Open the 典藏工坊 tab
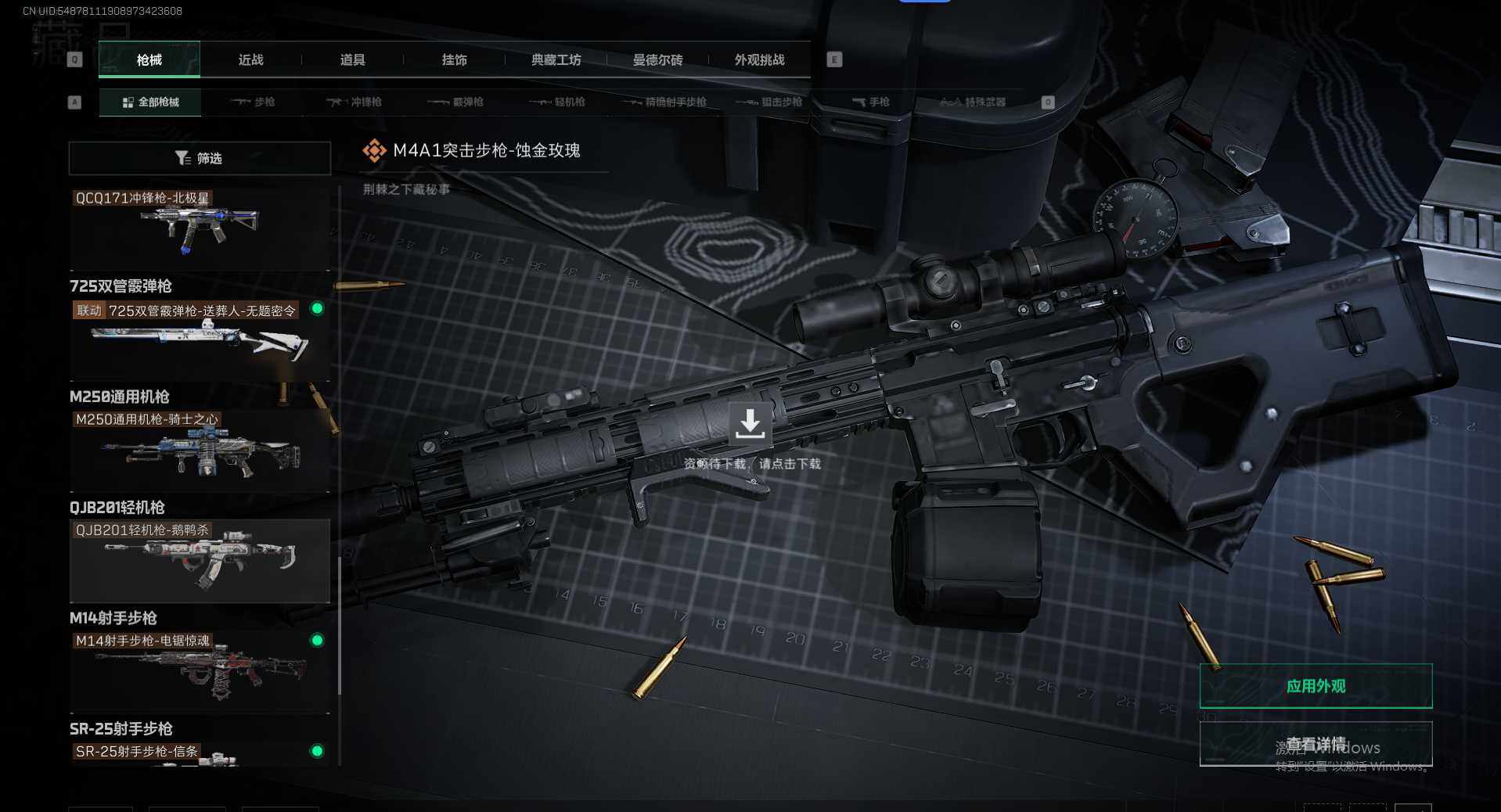Image resolution: width=1501 pixels, height=812 pixels. pyautogui.click(x=556, y=60)
